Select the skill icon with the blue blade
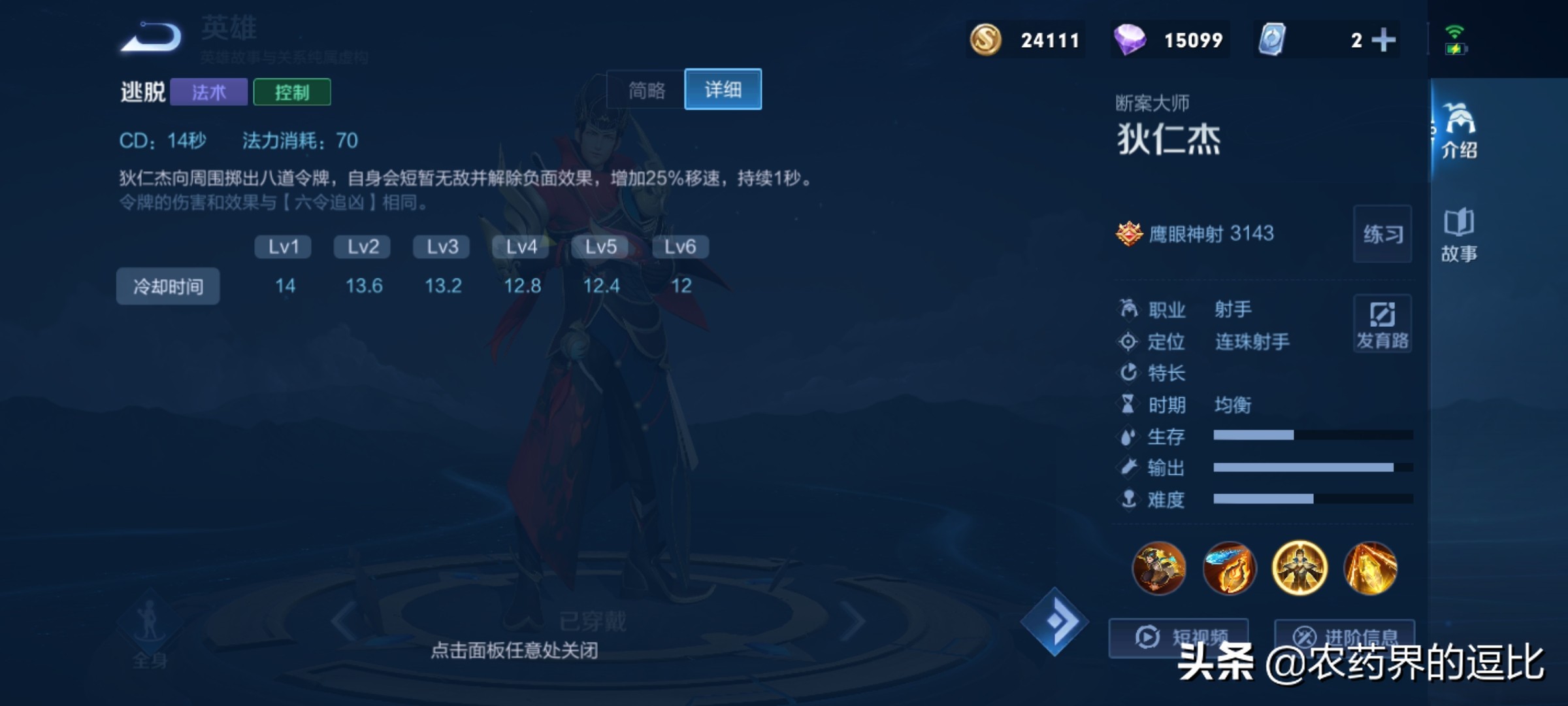Image resolution: width=1568 pixels, height=706 pixels. 1229,568
